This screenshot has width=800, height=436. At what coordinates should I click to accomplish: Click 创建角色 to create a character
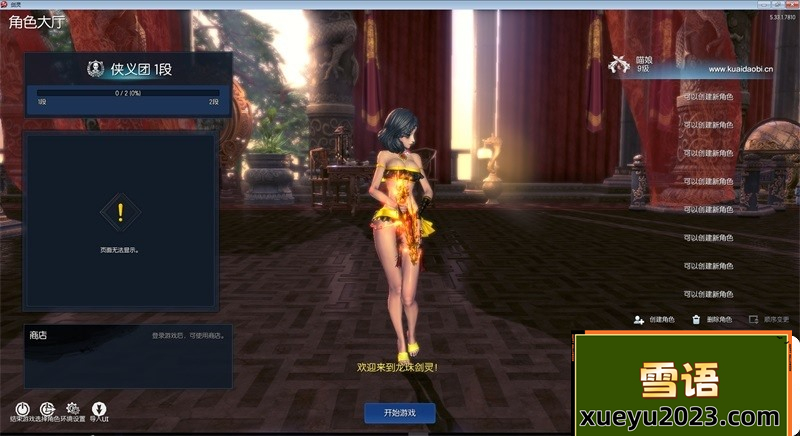[655, 319]
